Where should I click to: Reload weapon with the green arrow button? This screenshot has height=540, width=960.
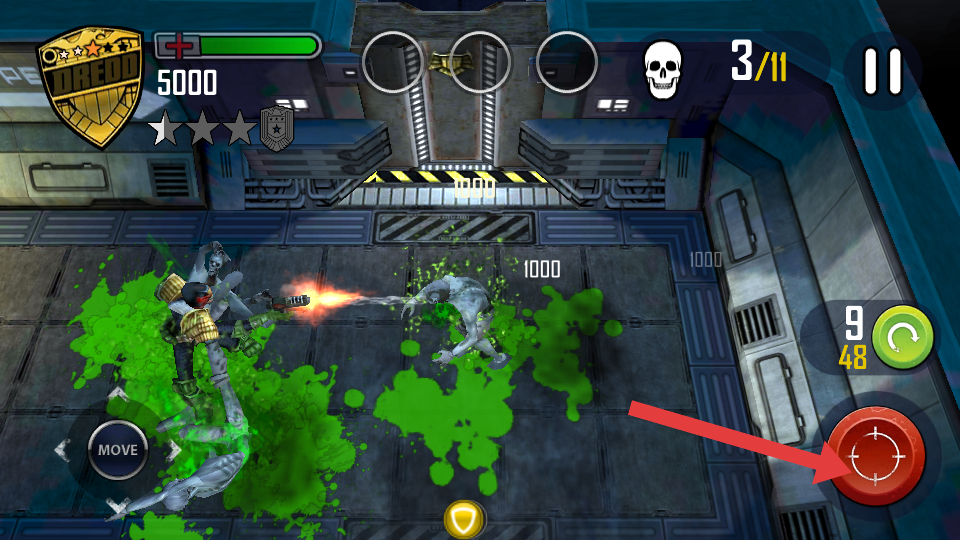point(902,336)
